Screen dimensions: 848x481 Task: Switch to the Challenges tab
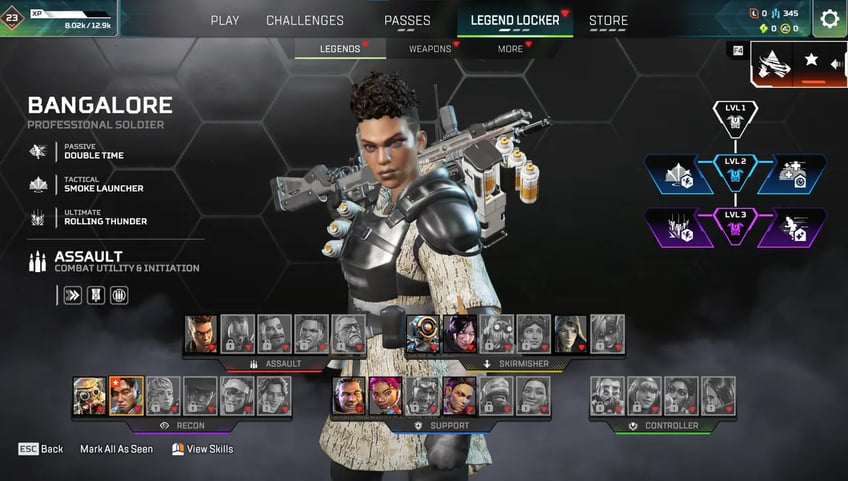305,20
